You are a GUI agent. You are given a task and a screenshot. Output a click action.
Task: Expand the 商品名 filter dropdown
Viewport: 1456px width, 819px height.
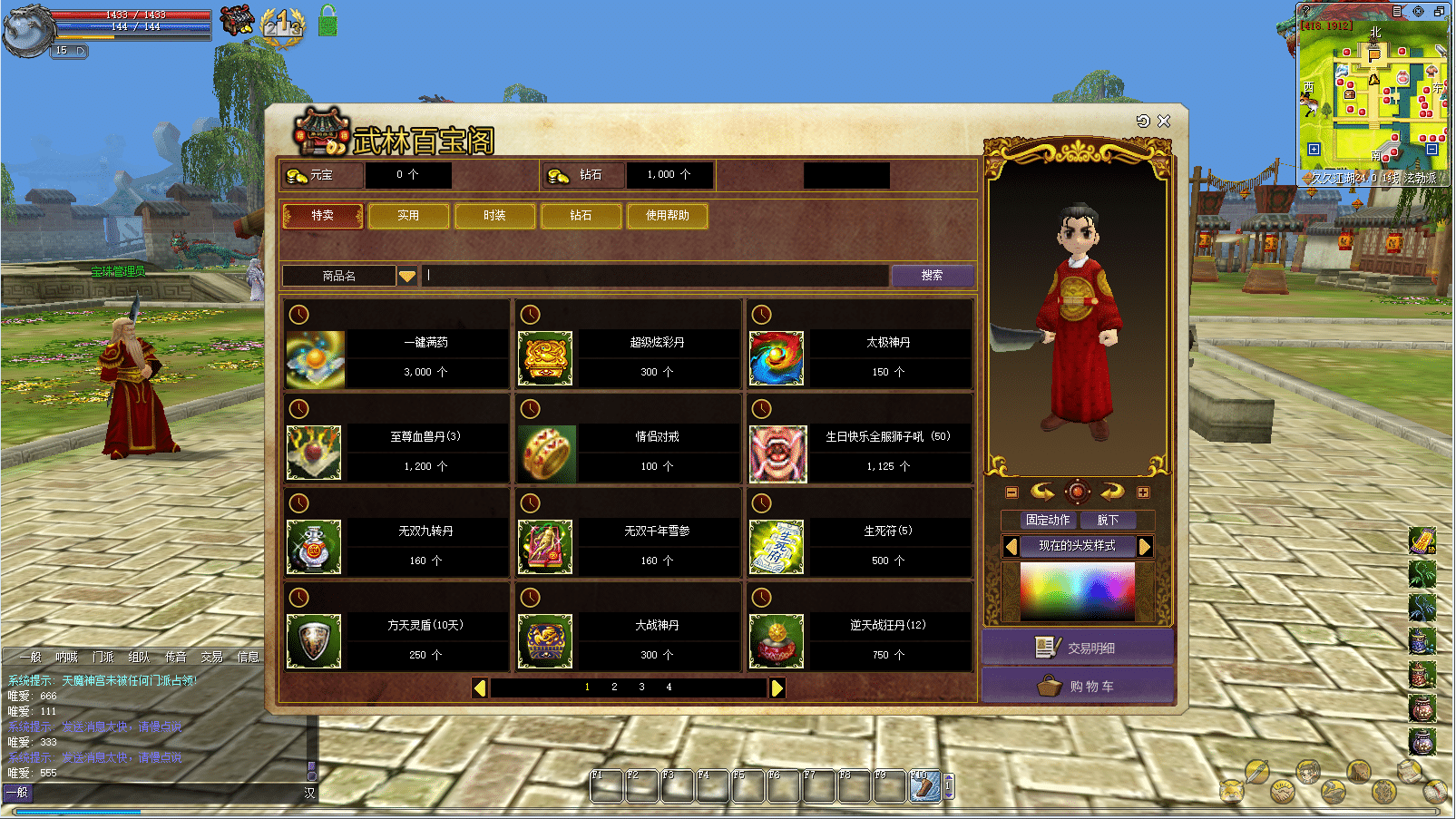407,276
